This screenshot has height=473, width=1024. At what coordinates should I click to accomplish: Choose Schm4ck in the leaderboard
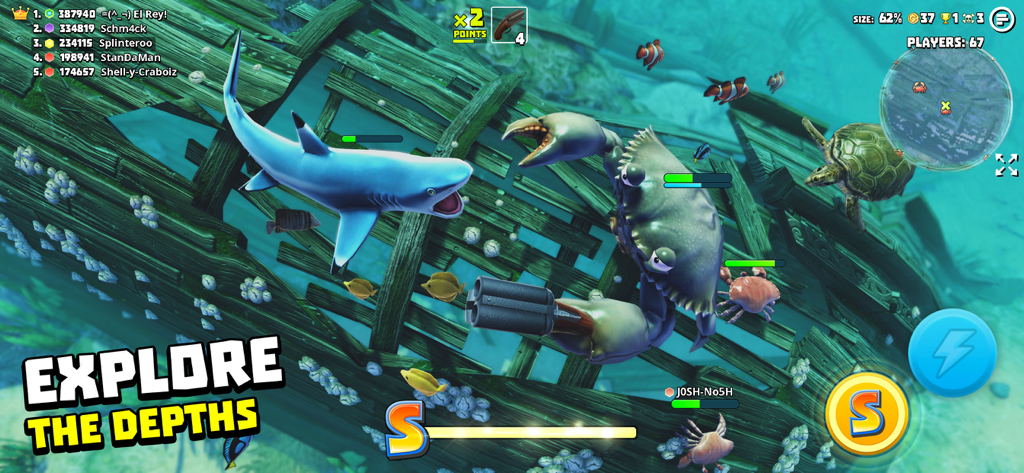(102, 29)
